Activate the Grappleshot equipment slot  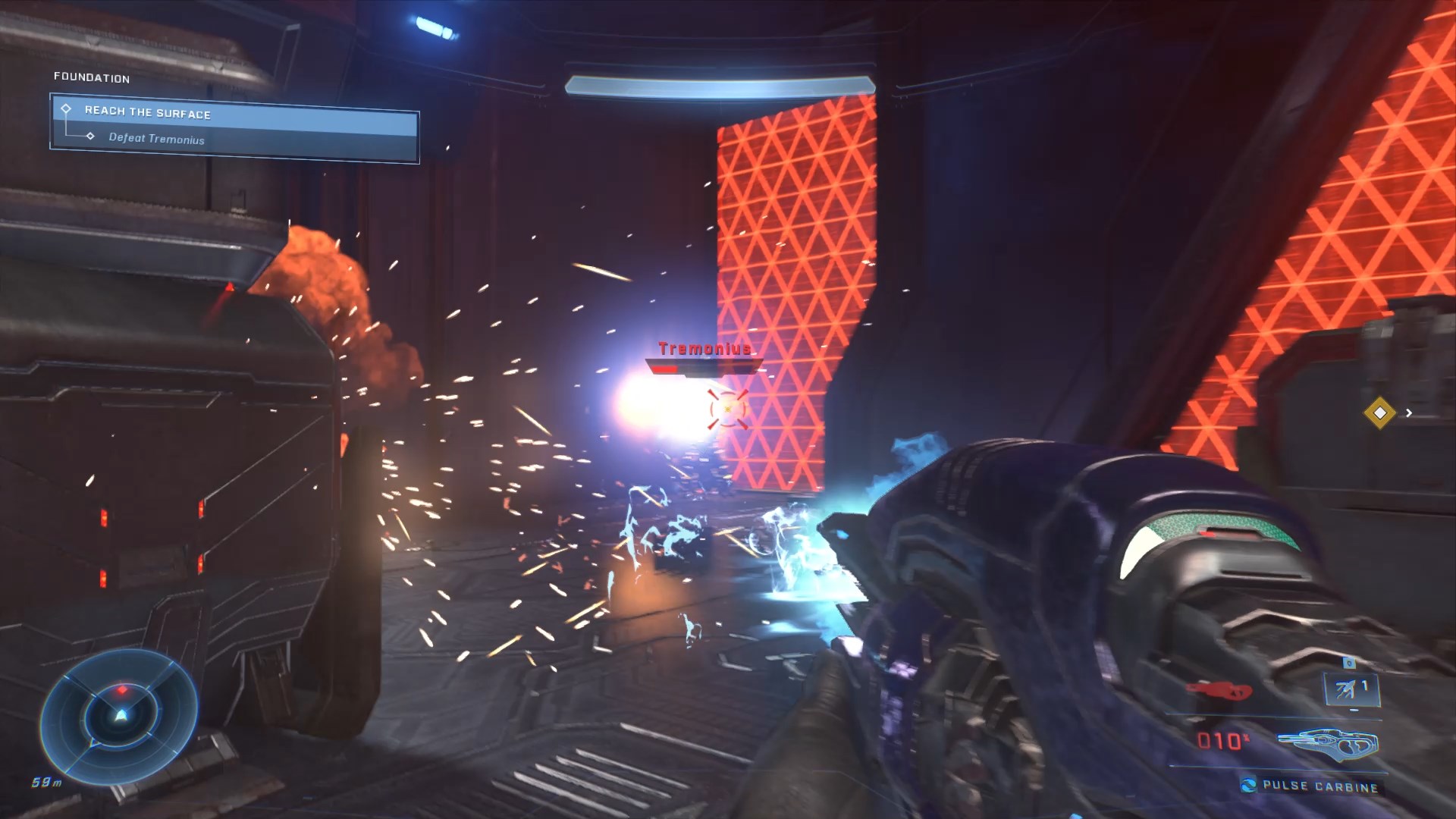coord(1351,689)
